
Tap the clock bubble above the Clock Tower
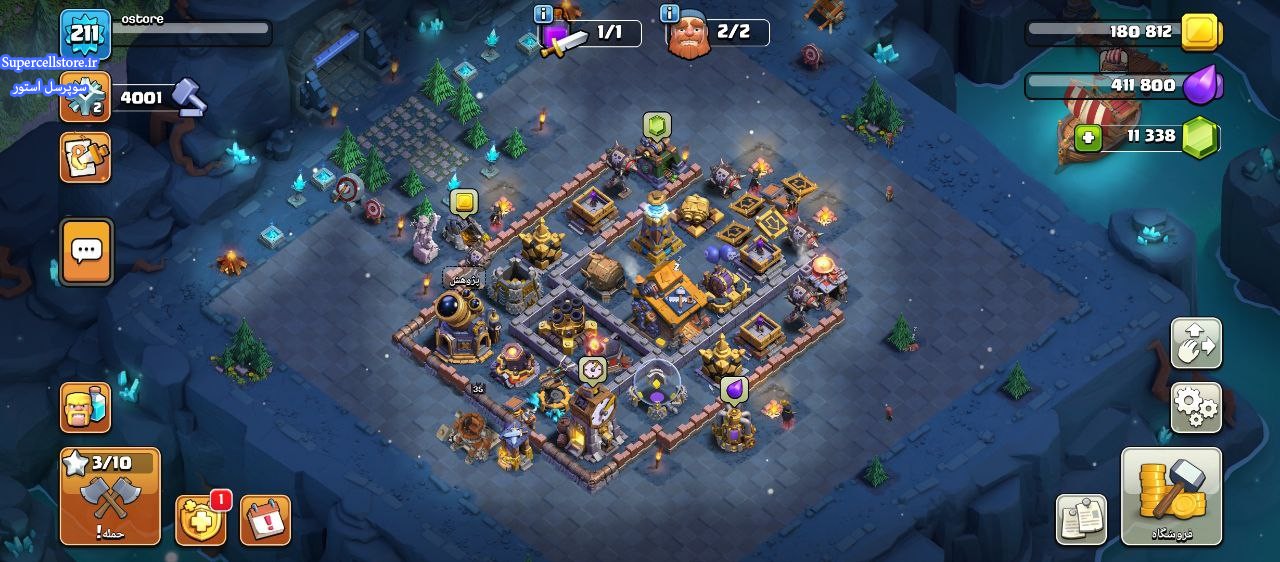pyautogui.click(x=593, y=370)
